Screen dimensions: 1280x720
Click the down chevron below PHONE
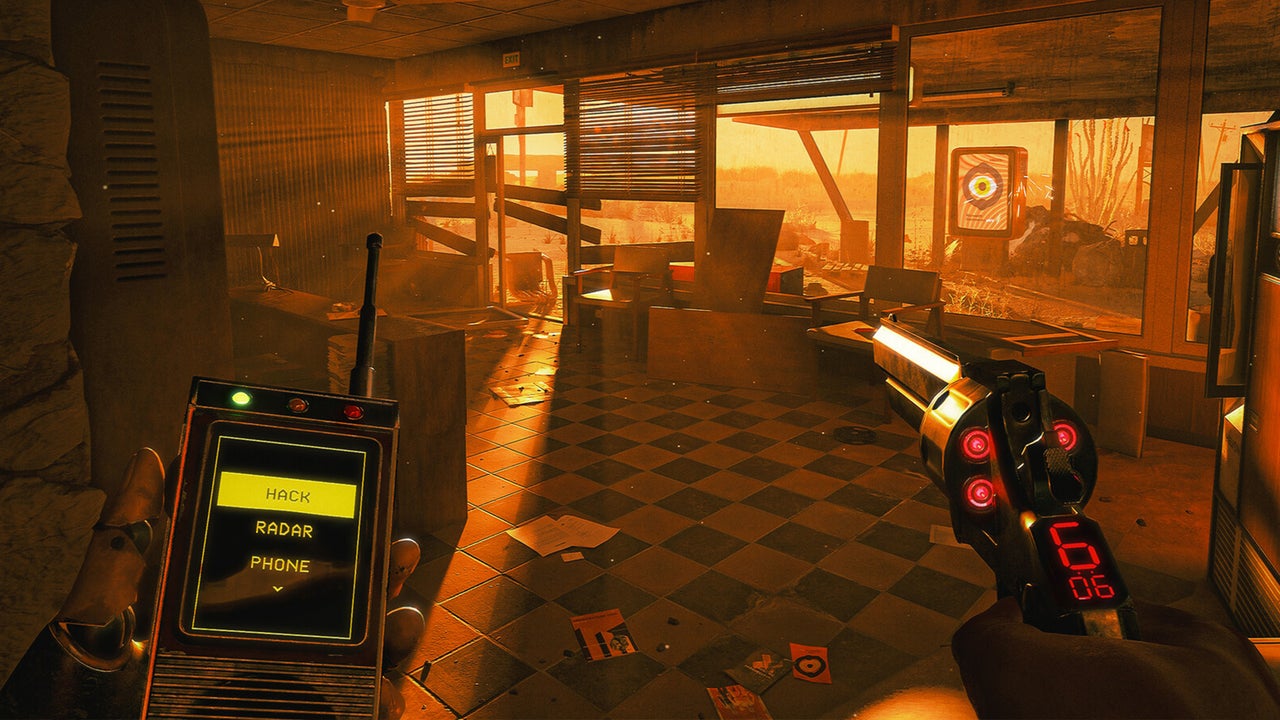(x=278, y=588)
